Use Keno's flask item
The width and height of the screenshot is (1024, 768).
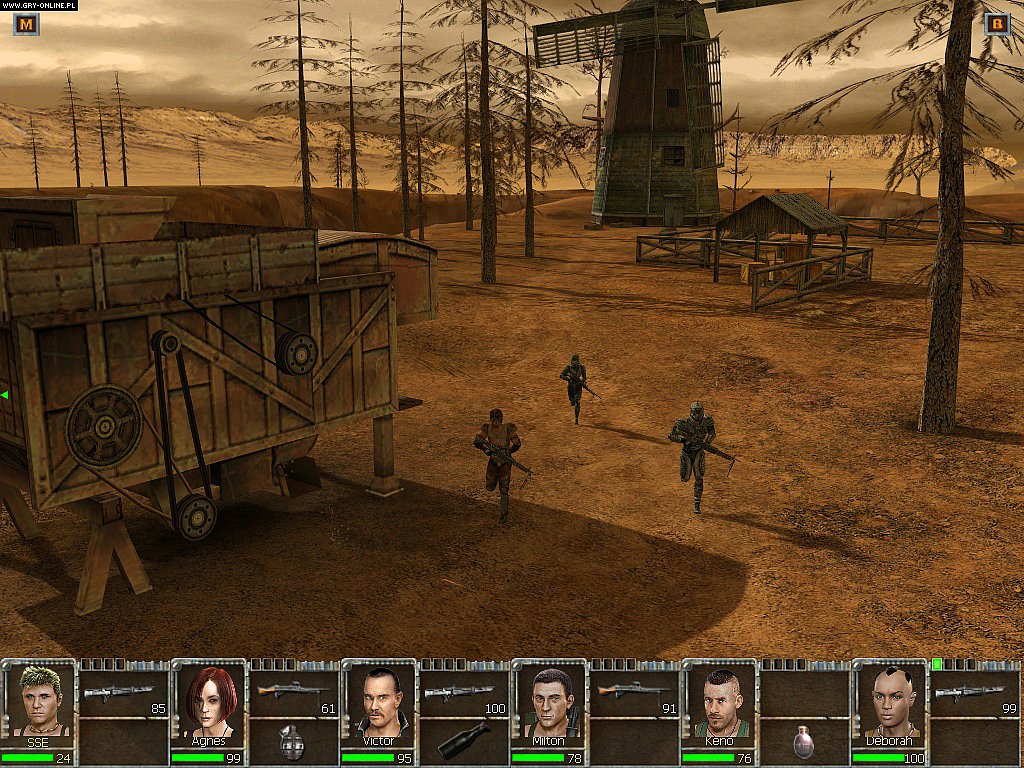[802, 741]
